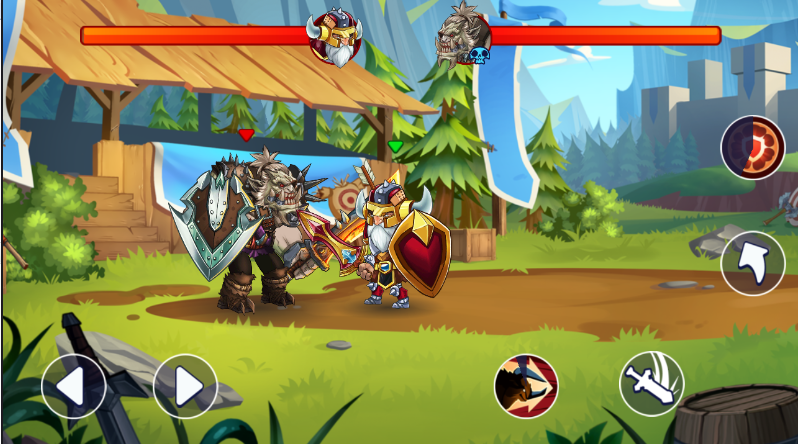
Task: Hit the jump arrow button
Action: [x=752, y=263]
